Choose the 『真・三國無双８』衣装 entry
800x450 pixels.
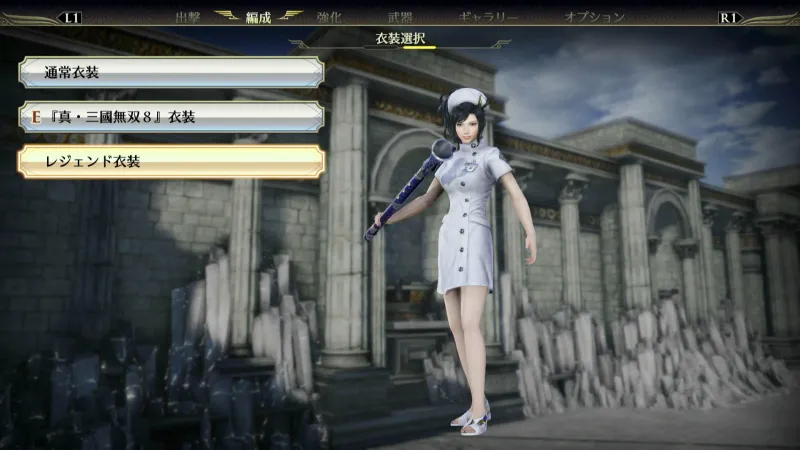tap(170, 117)
